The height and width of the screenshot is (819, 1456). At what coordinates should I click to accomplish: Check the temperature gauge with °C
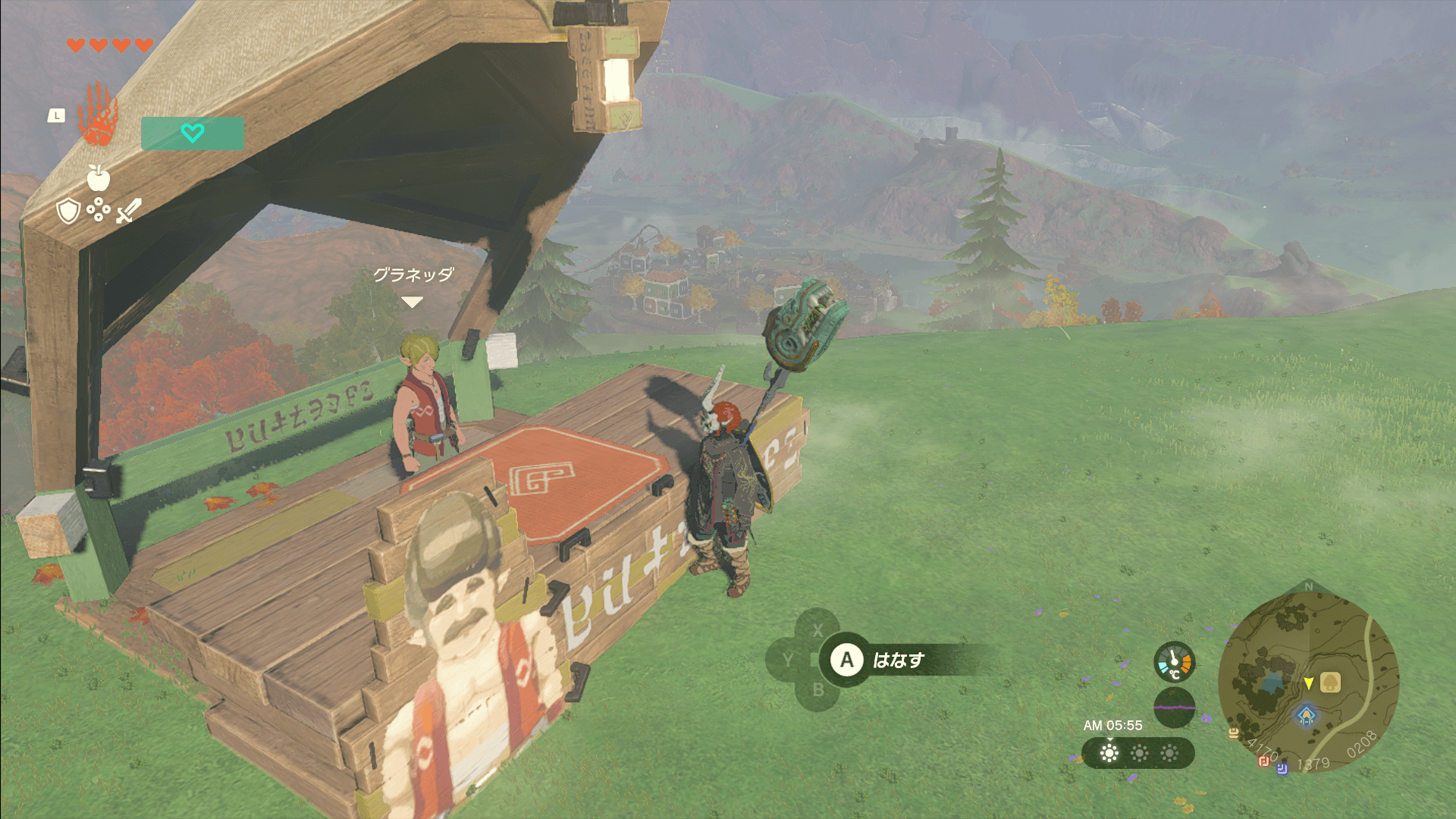click(1174, 662)
